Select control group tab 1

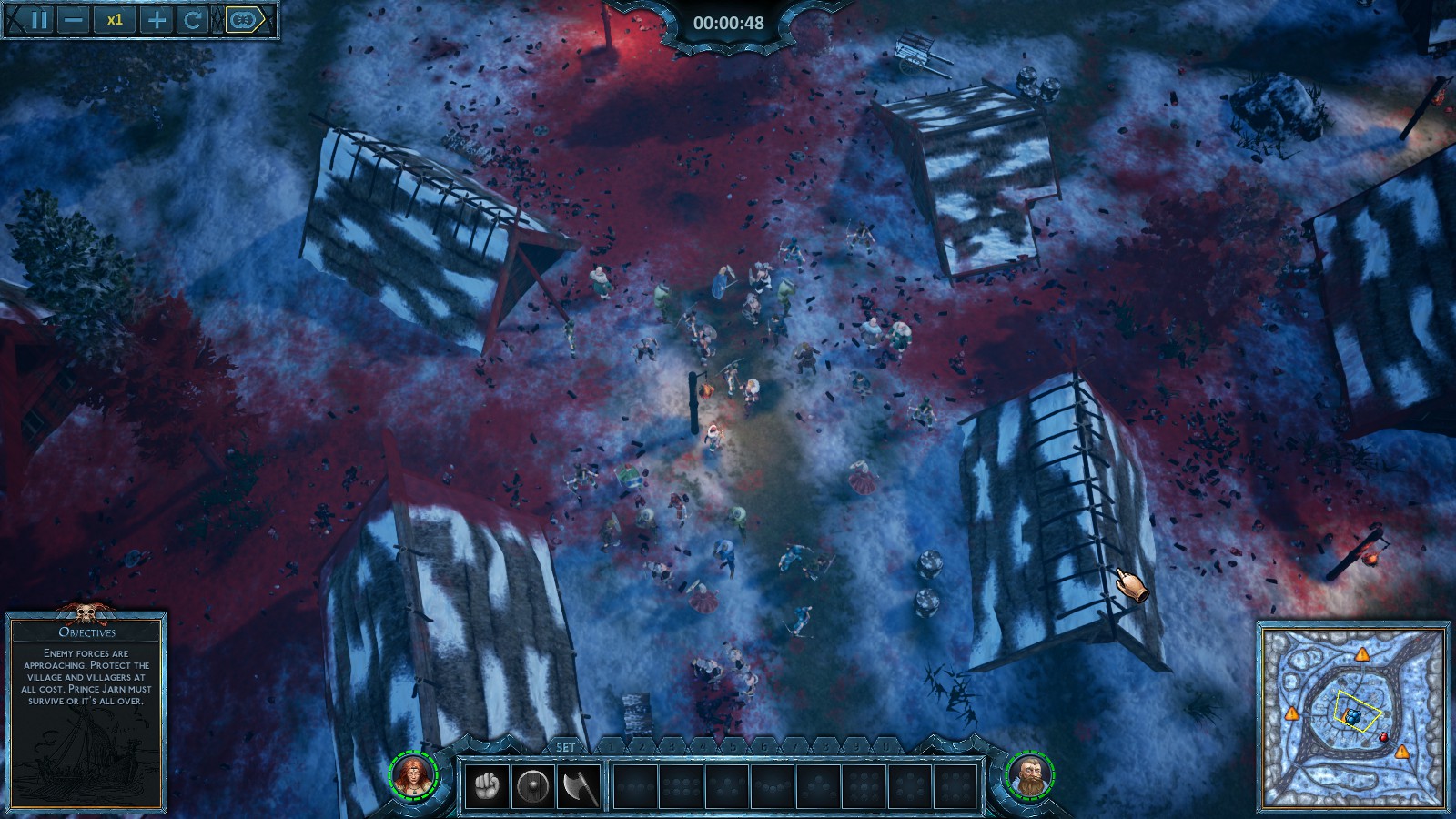point(611,747)
